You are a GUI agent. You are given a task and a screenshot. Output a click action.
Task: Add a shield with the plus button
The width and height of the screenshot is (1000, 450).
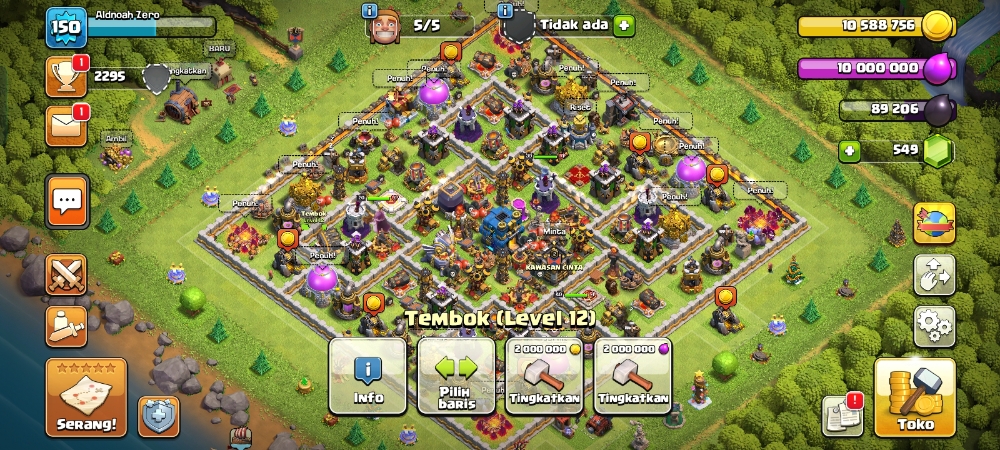[624, 25]
